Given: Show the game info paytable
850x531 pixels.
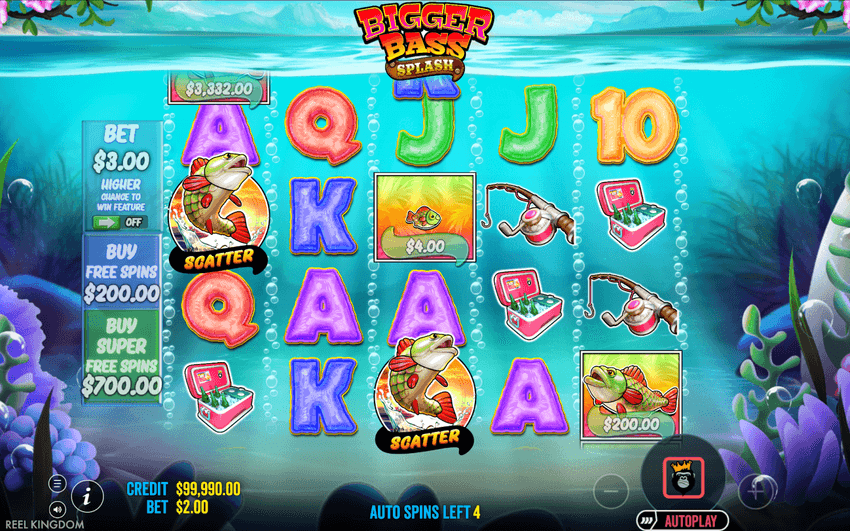Looking at the screenshot, I should tap(88, 494).
